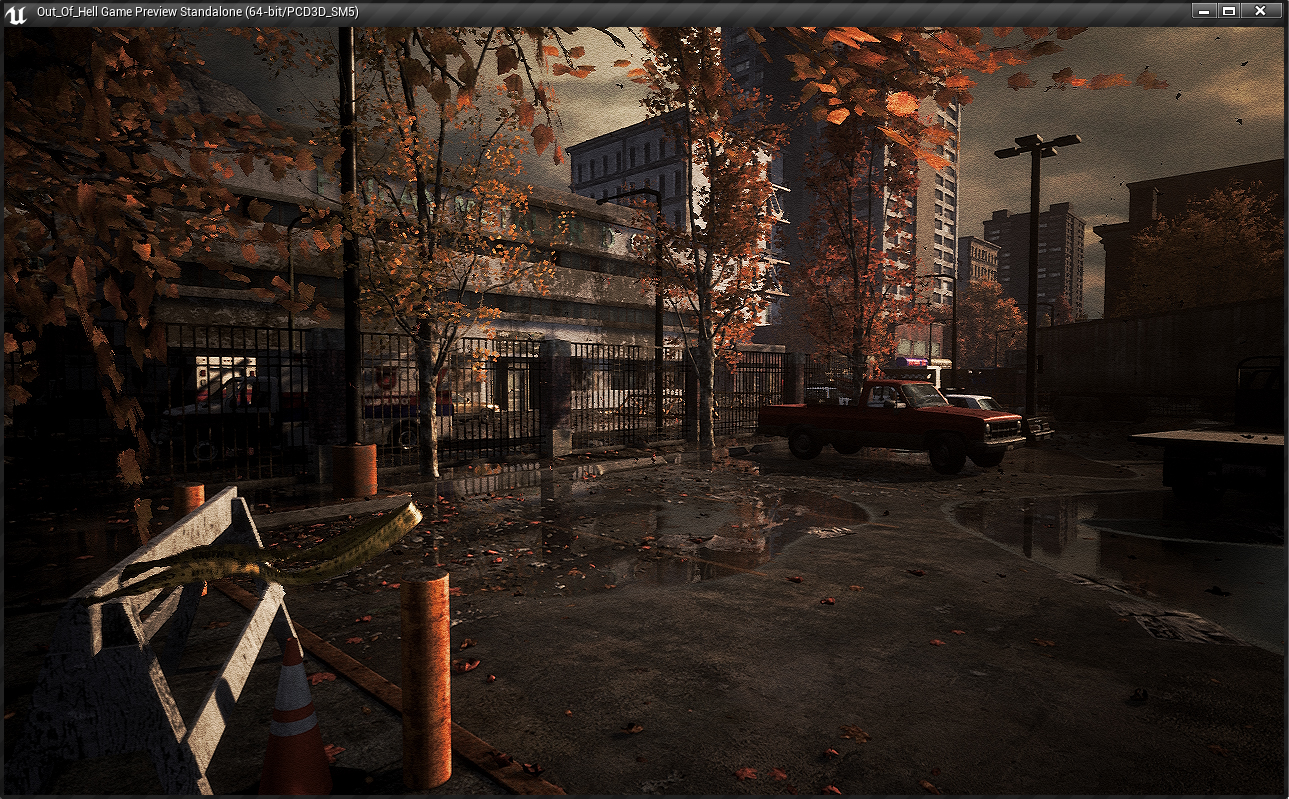The width and height of the screenshot is (1289, 799).
Task: Minimize the game preview window
Action: tap(1204, 11)
